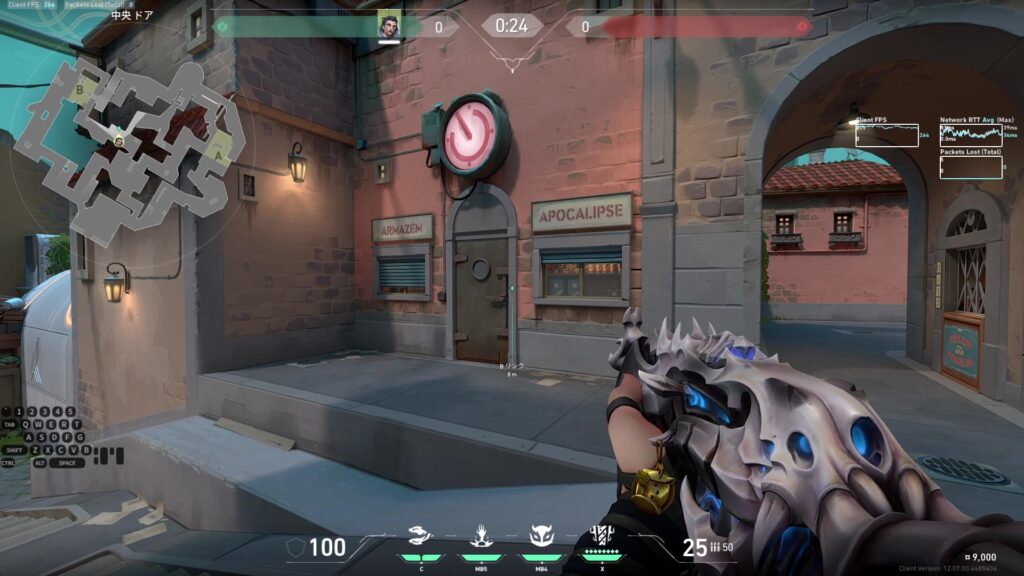1024x576 pixels.
Task: Activate the two-hands ability icon
Action: coord(420,536)
